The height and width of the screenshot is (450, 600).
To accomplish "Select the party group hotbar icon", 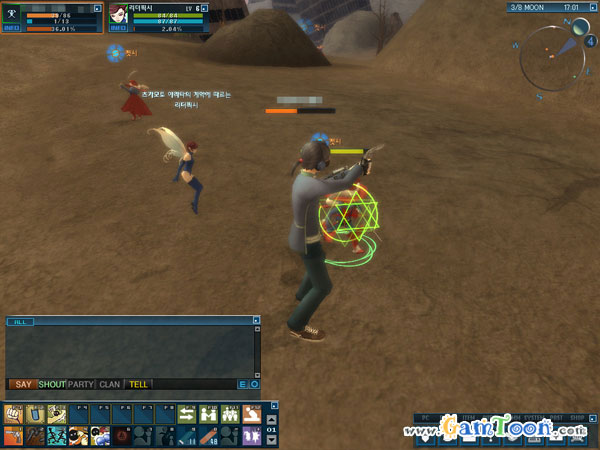I will [x=230, y=413].
